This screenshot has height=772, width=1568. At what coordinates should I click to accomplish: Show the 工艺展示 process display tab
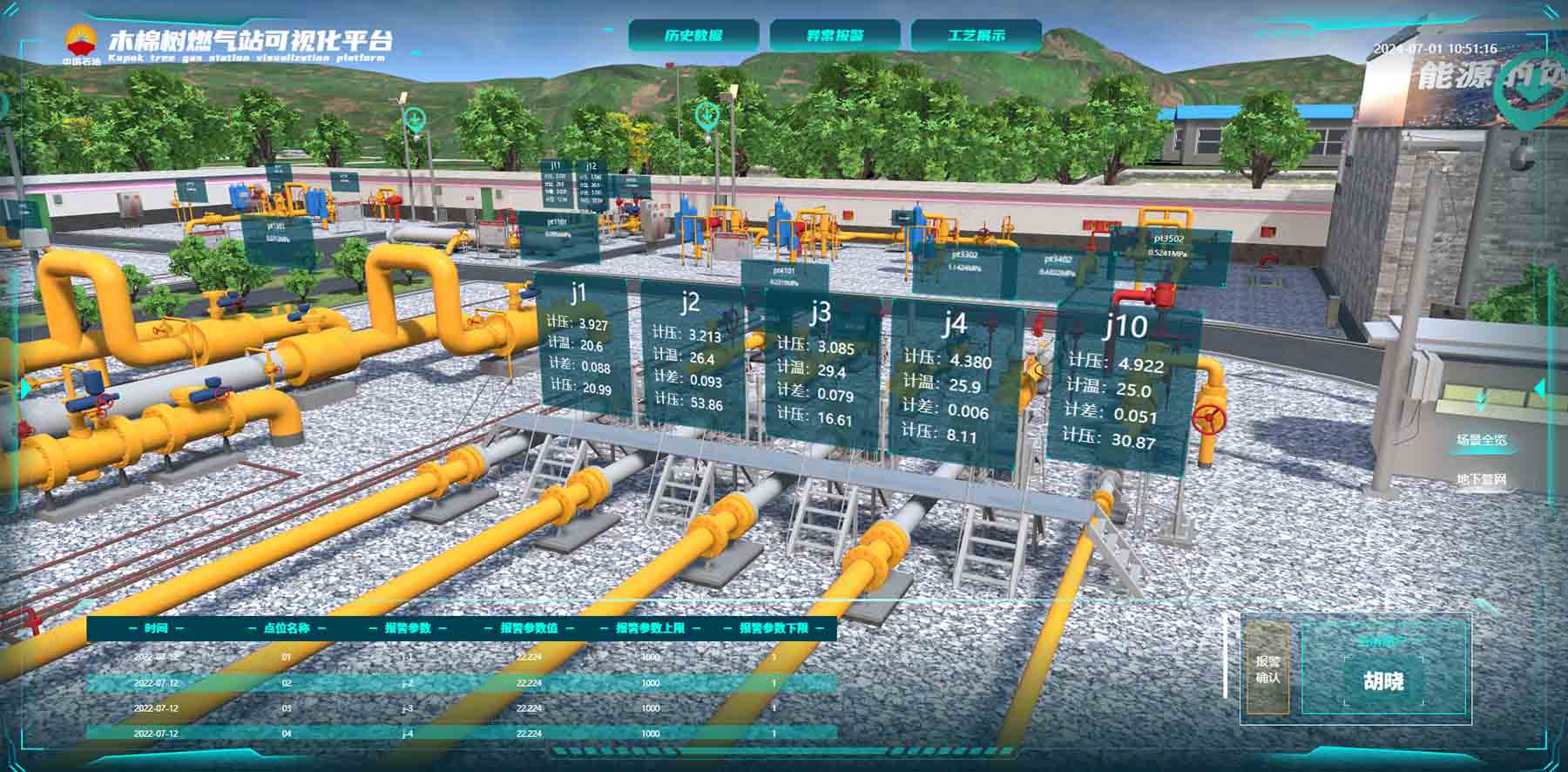click(976, 36)
